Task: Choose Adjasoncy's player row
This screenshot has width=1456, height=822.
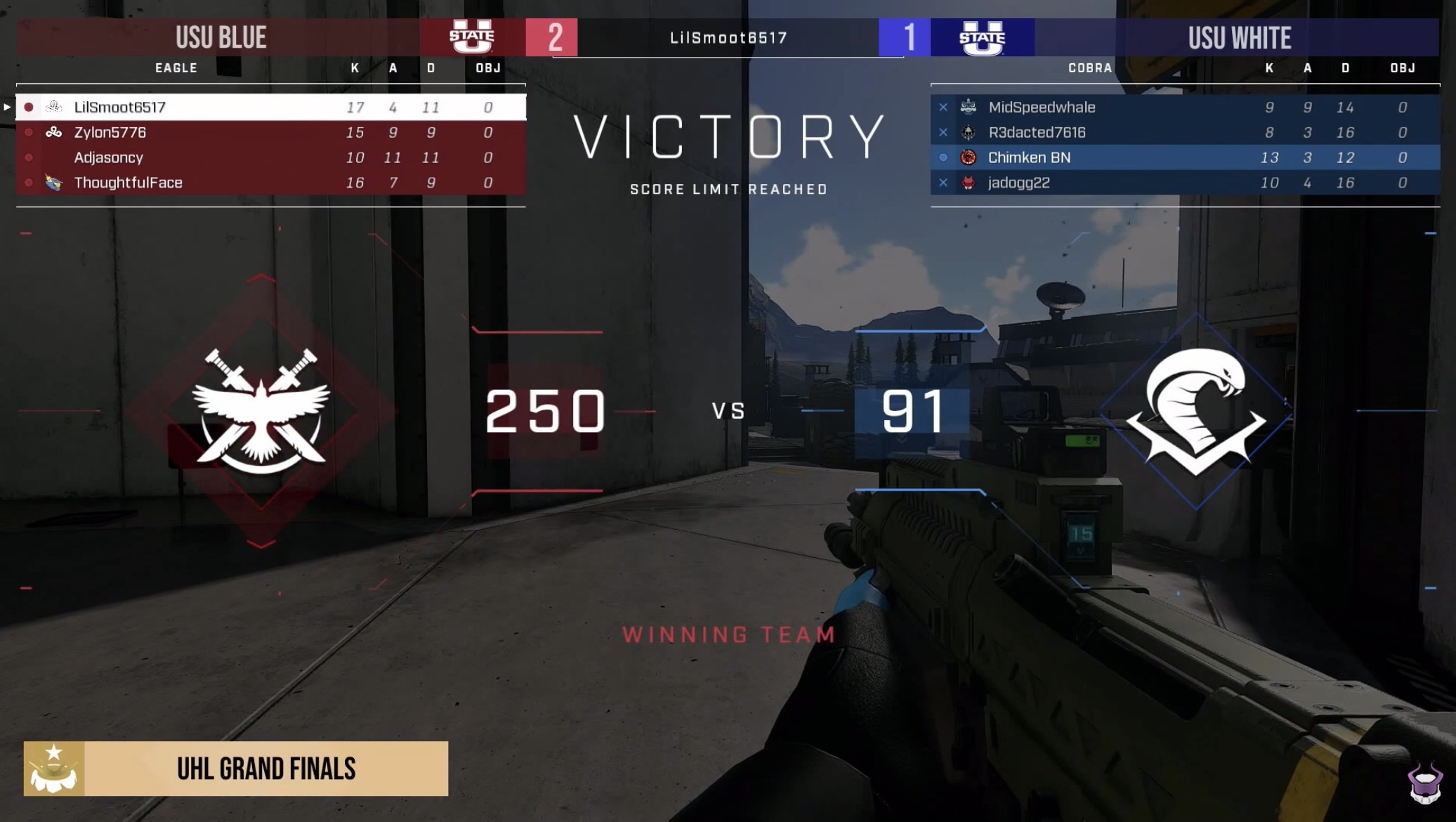Action: coord(270,157)
